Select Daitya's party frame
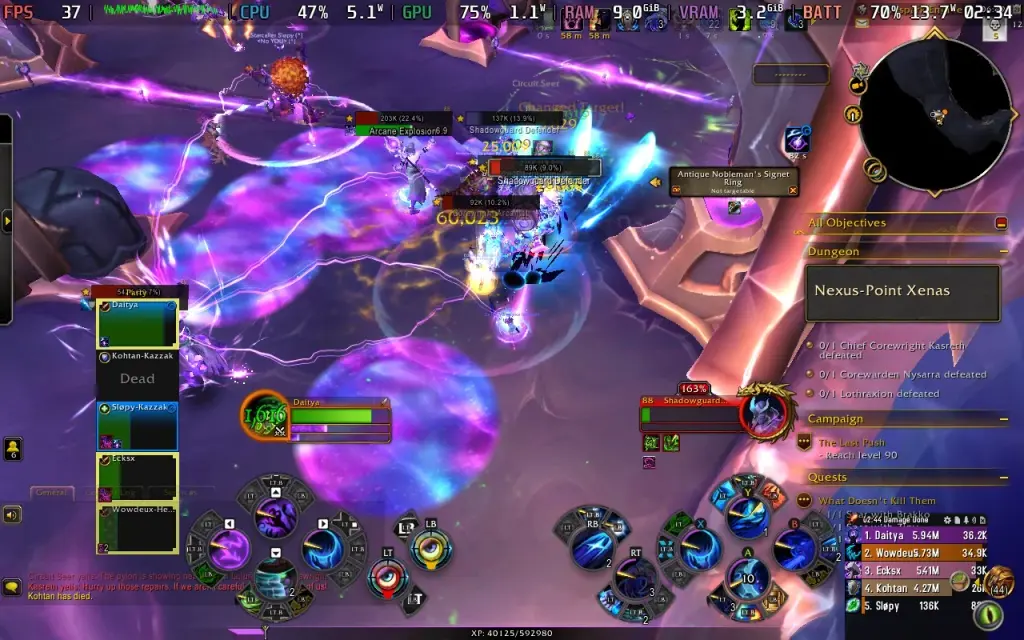Viewport: 1024px width, 640px height. coord(137,324)
